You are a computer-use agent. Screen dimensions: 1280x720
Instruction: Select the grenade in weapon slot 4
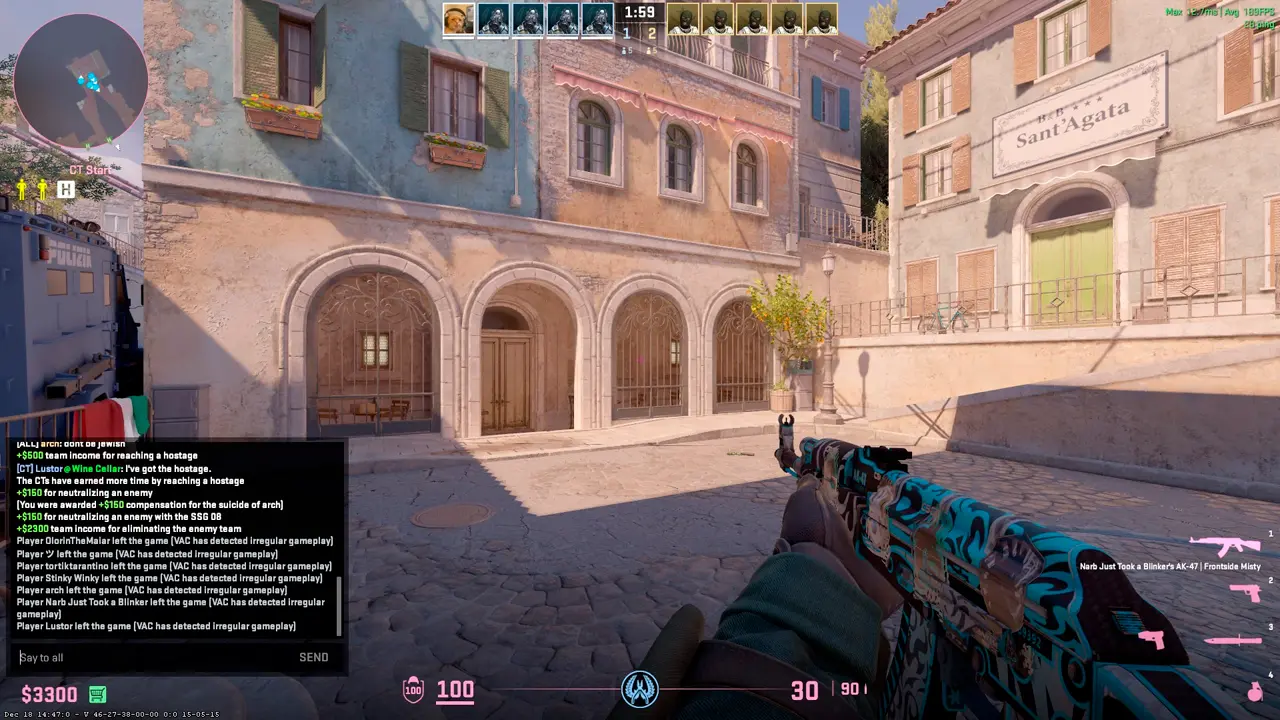pos(1254,691)
